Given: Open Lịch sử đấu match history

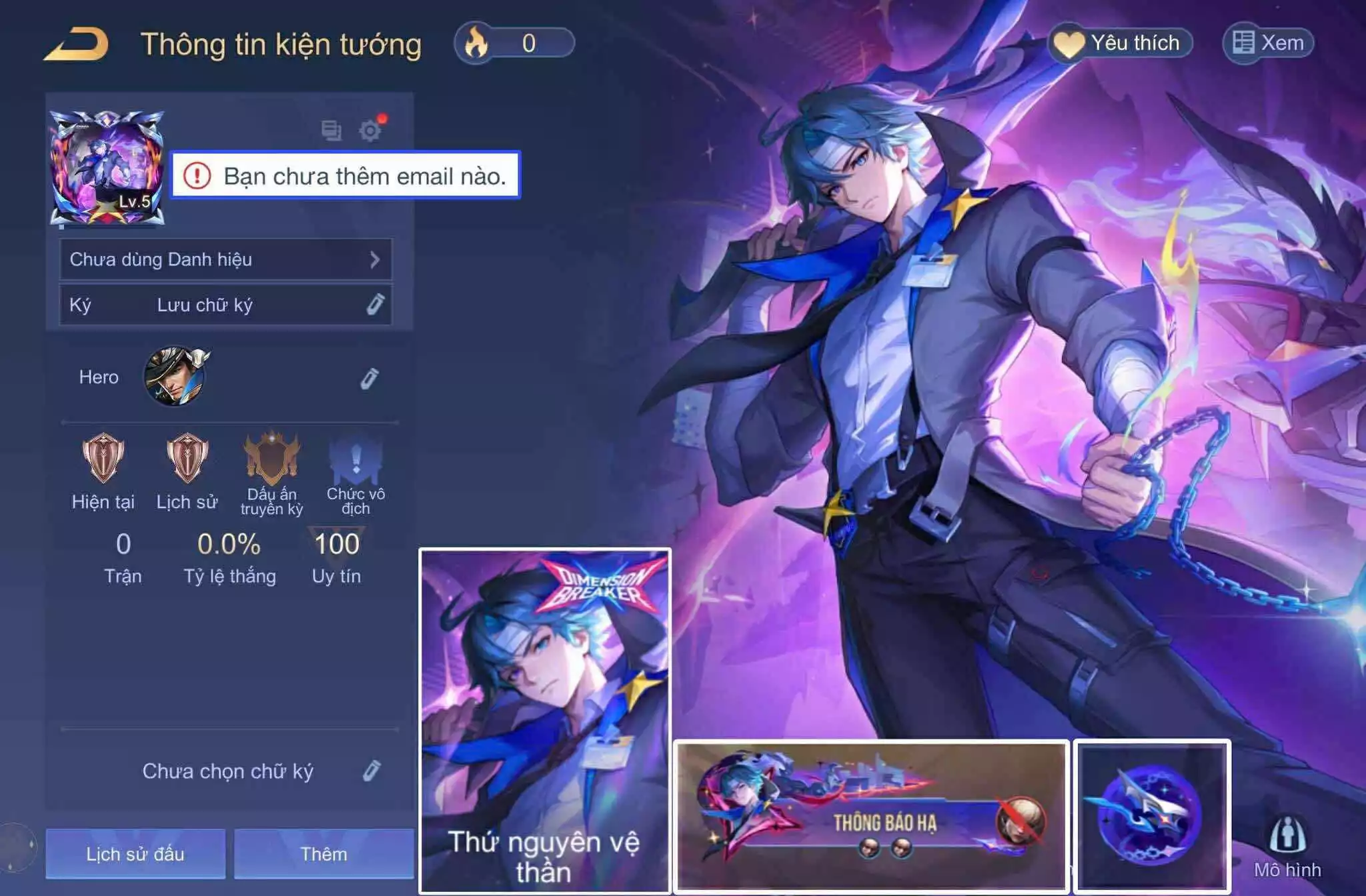Looking at the screenshot, I should coord(135,854).
